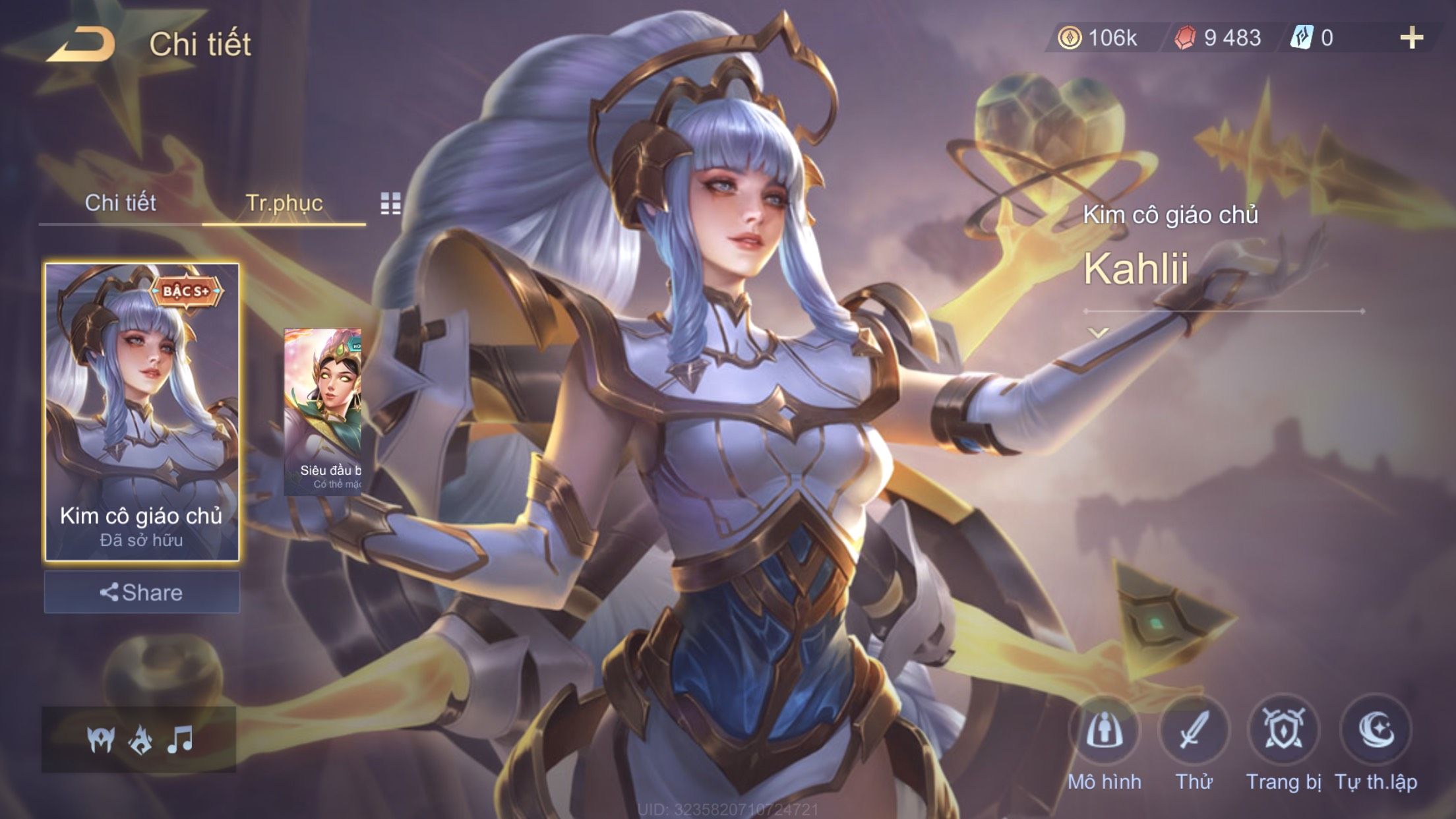1456x819 pixels.
Task: Open Tự th.lập customization
Action: click(1376, 731)
